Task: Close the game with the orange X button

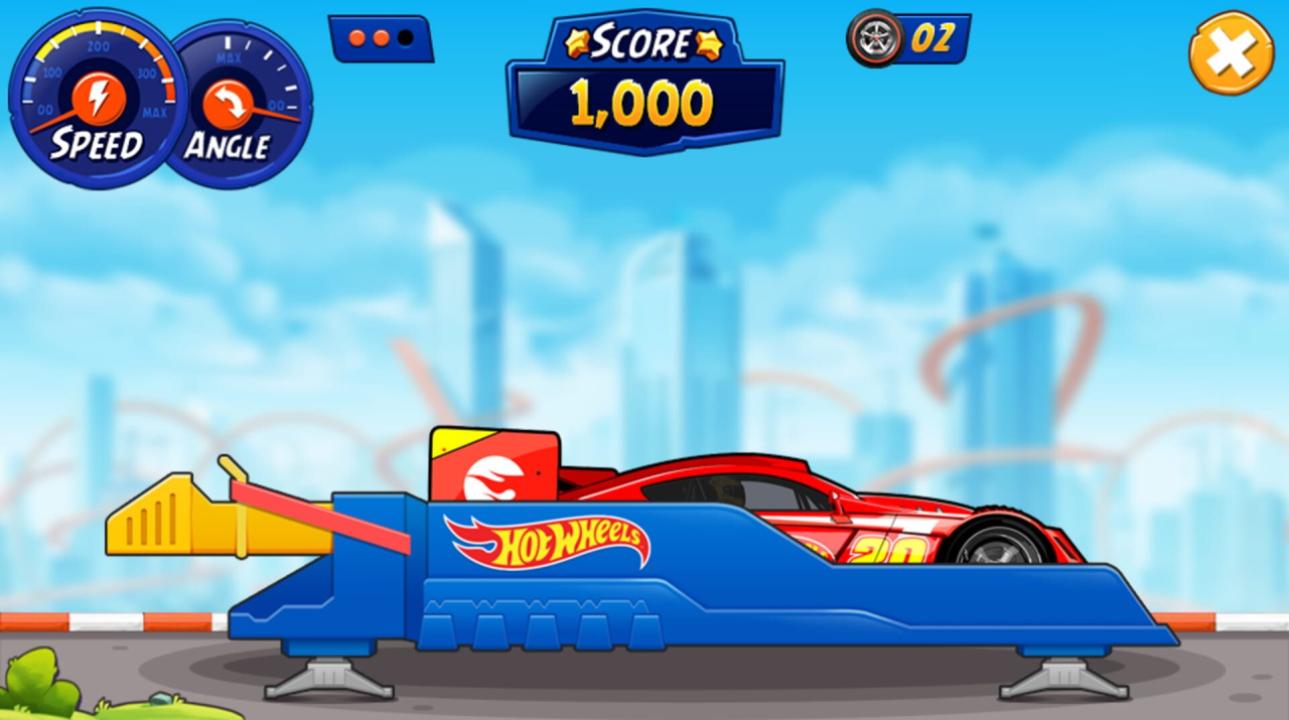Action: point(1231,53)
